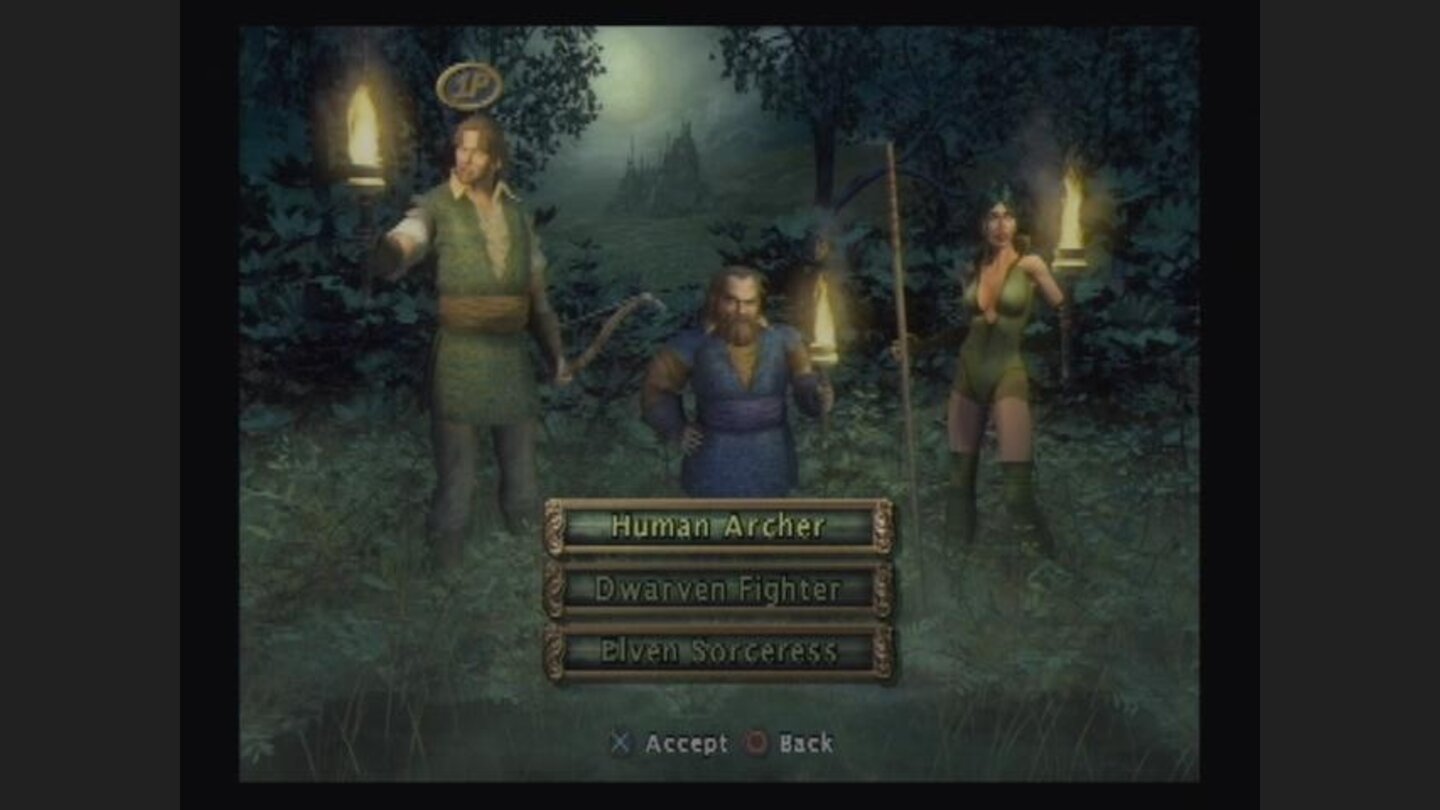Viewport: 1440px width, 810px height.
Task: Click the circle Back button prompt icon
Action: [757, 744]
